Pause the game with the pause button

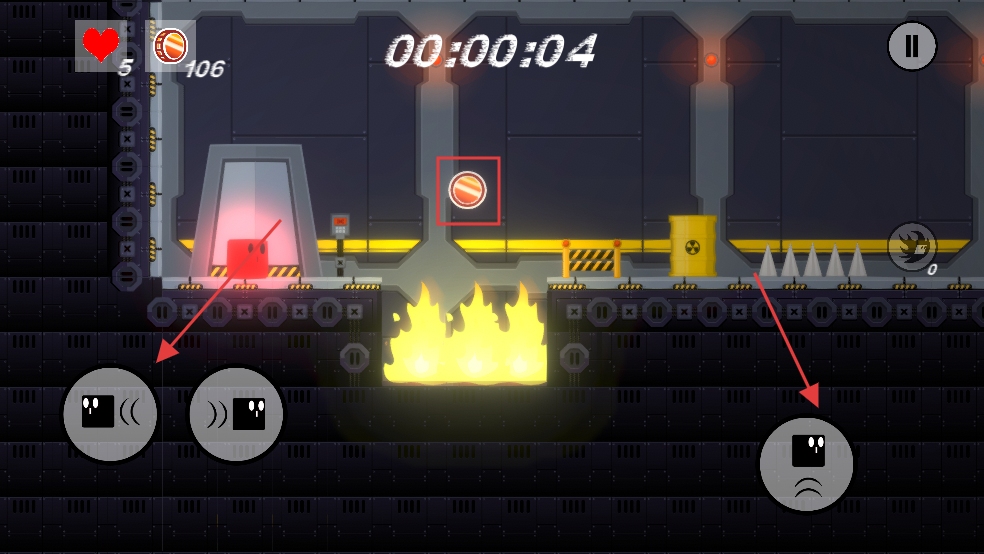[x=912, y=46]
